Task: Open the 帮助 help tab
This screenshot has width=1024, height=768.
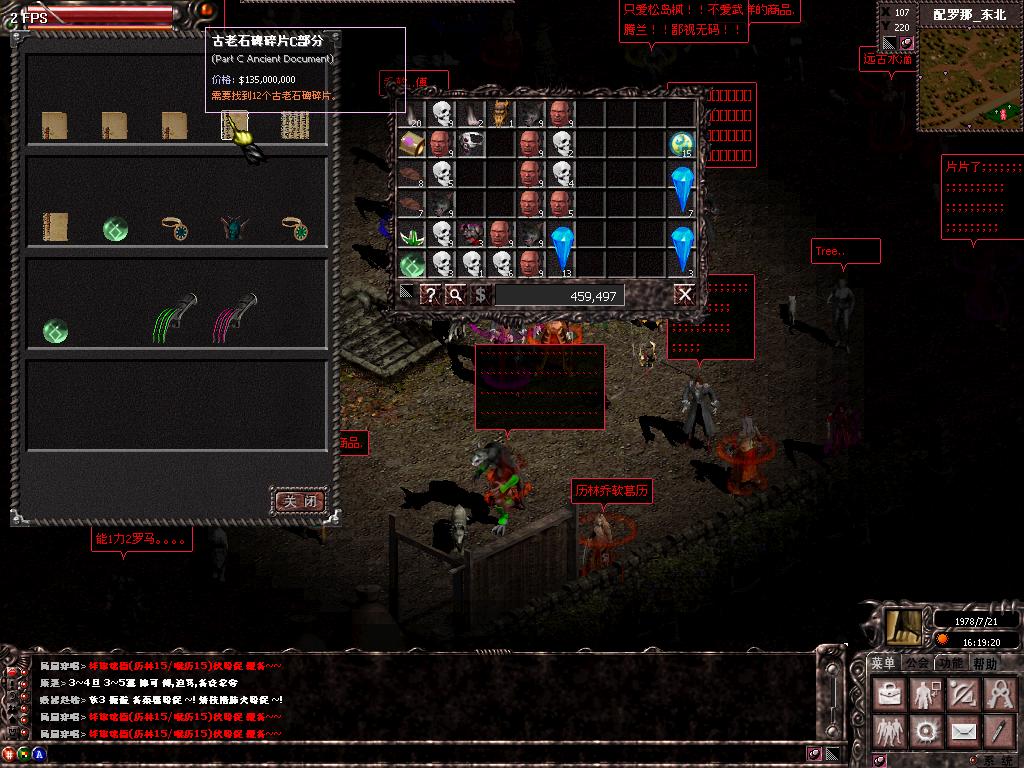Action: (985, 663)
